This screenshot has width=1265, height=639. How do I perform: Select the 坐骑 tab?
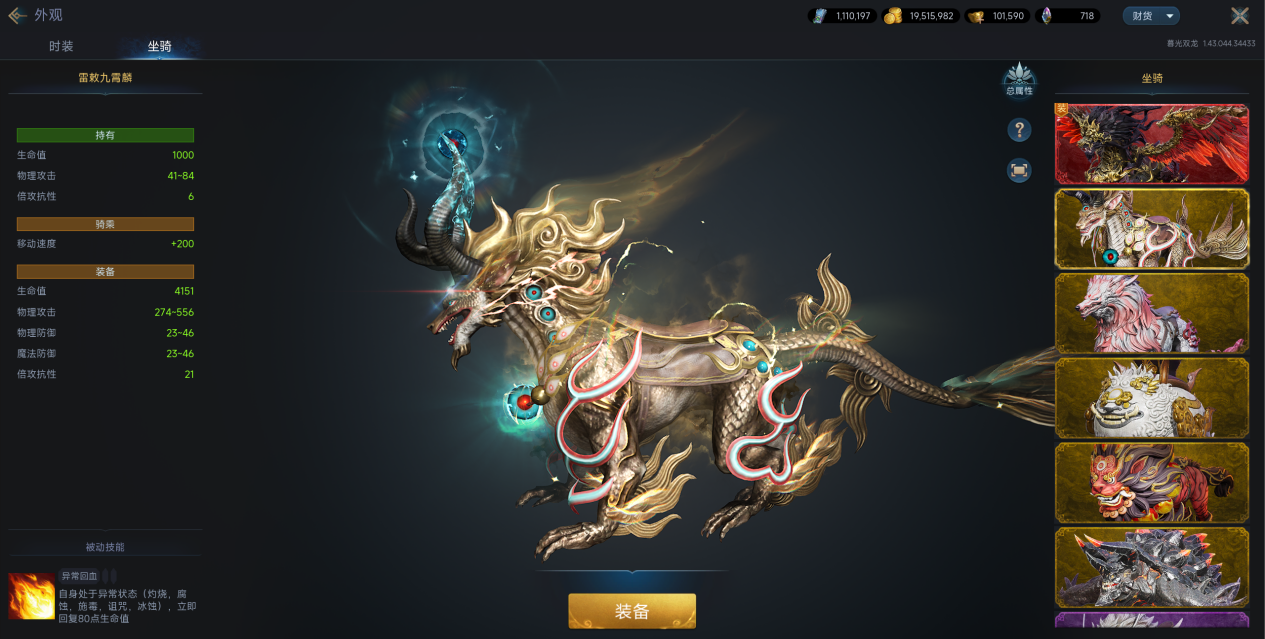click(x=159, y=47)
